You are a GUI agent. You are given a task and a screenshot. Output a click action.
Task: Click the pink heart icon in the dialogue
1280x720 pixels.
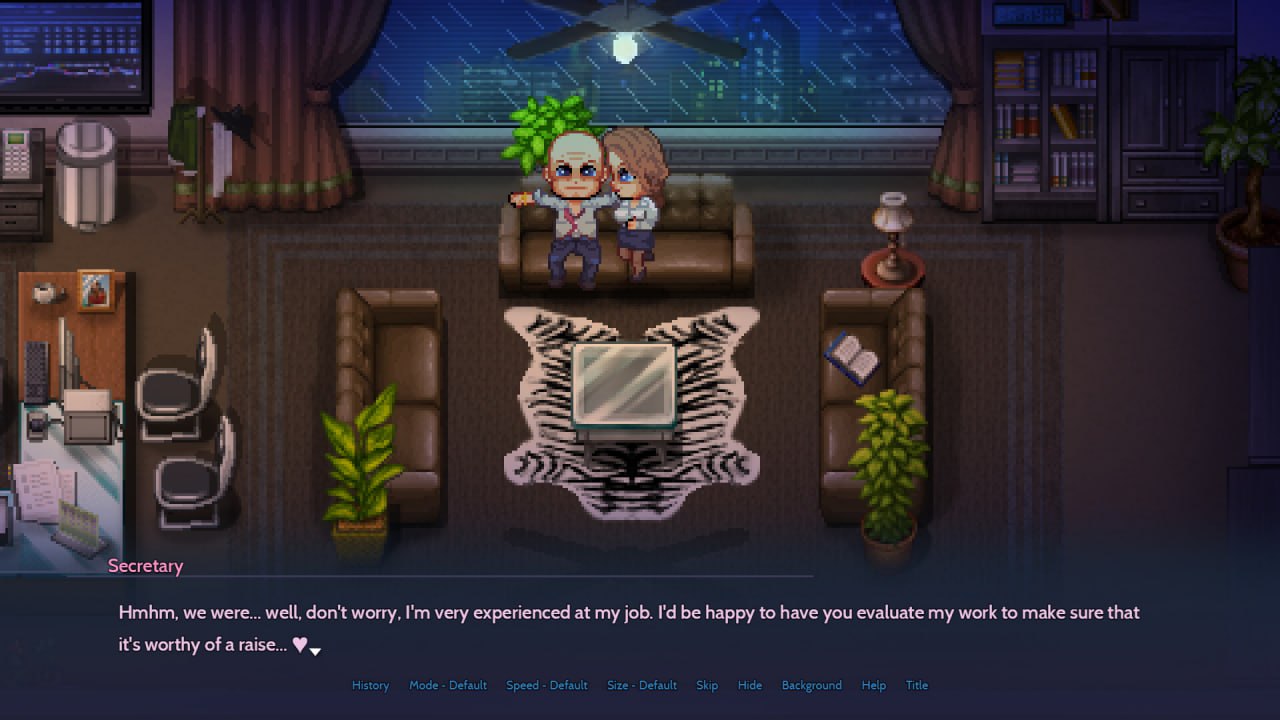pyautogui.click(x=299, y=644)
